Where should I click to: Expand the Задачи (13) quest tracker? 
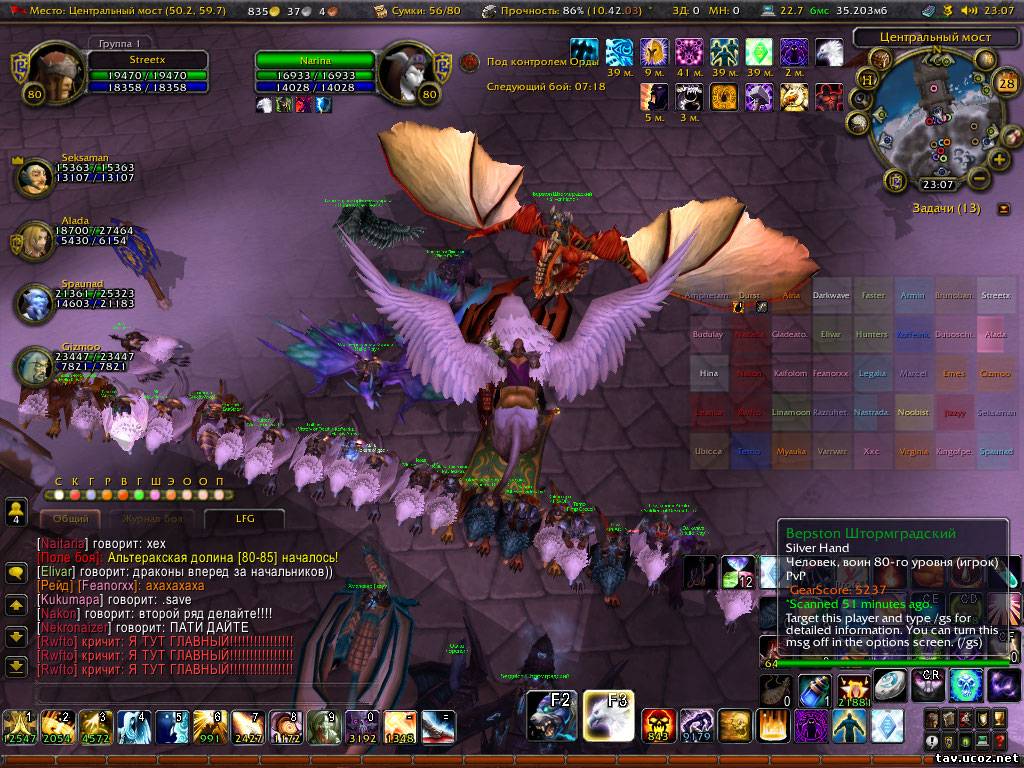tap(1004, 209)
